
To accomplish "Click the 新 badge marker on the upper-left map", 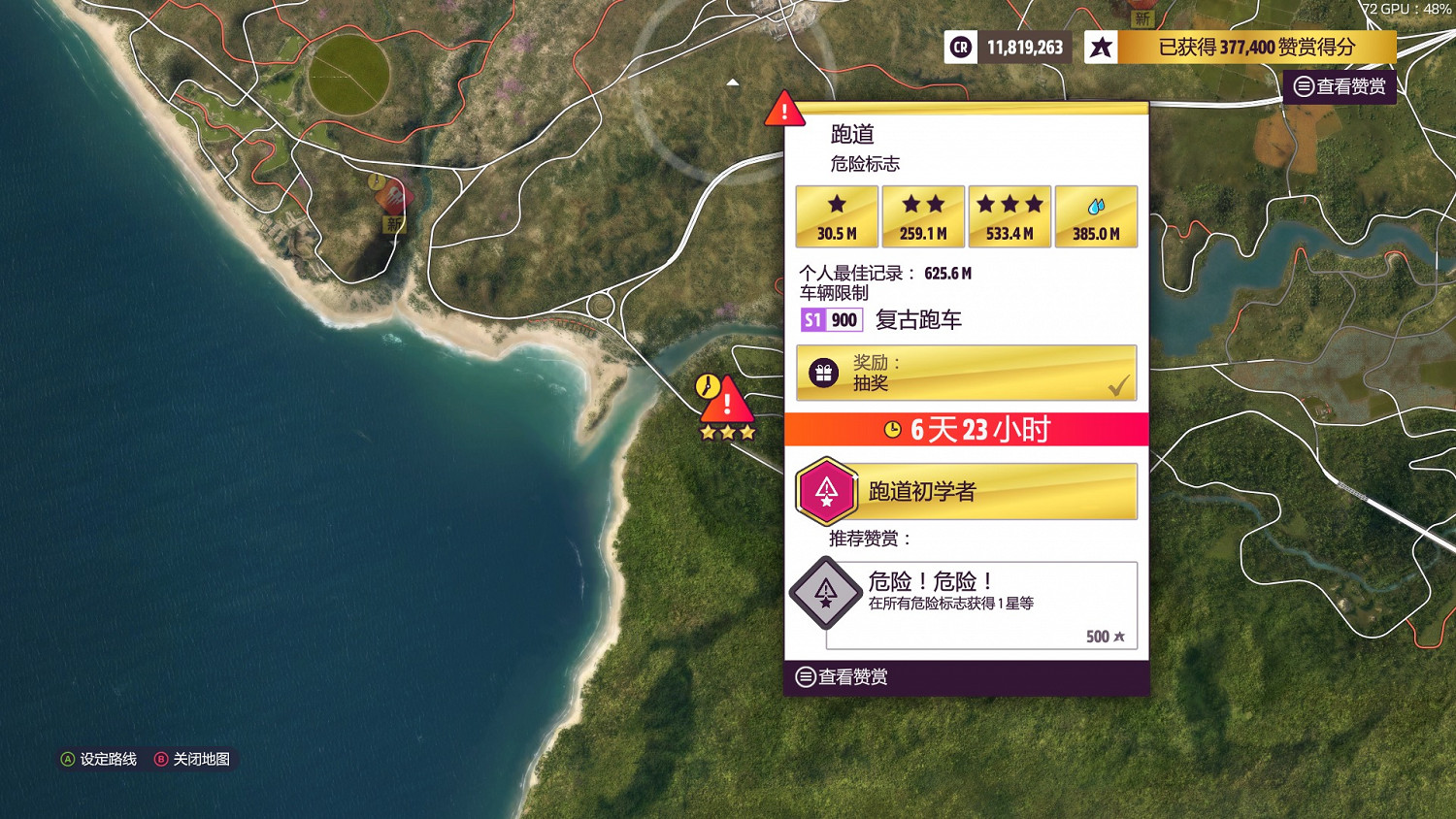I will point(393,225).
